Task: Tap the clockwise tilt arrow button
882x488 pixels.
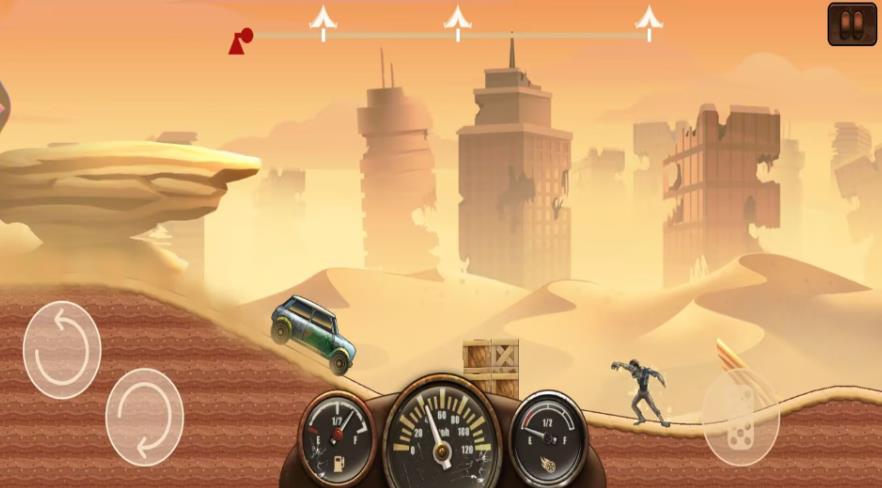Action: pyautogui.click(x=144, y=417)
